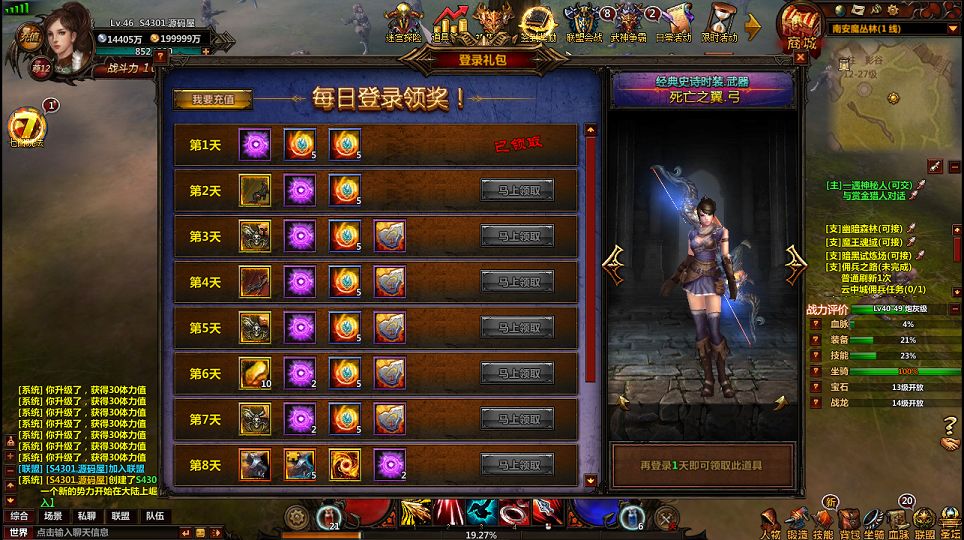
Task: Show the next fashion preview with right arrow
Action: (x=796, y=263)
